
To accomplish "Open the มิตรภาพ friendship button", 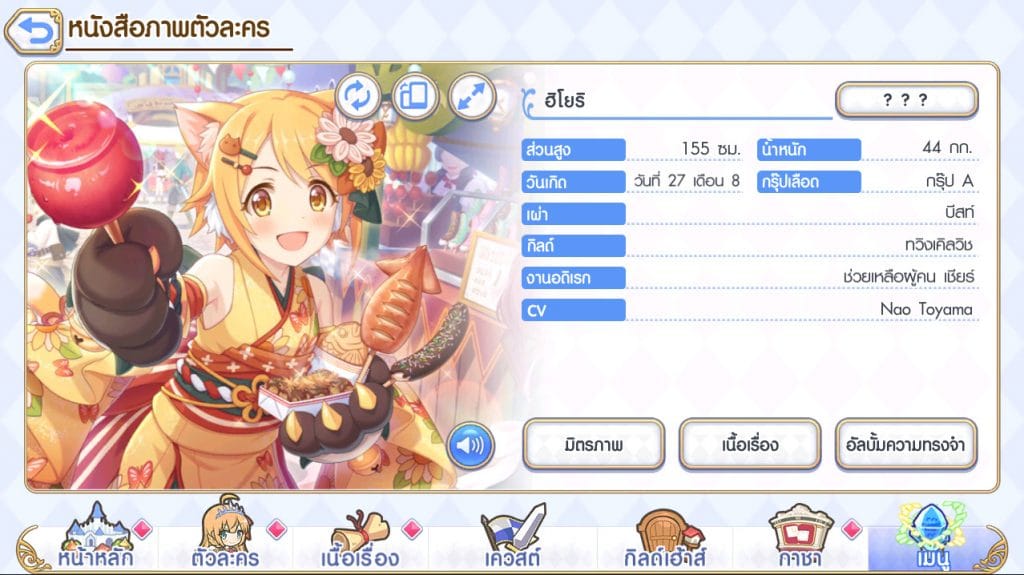I will click(x=594, y=445).
